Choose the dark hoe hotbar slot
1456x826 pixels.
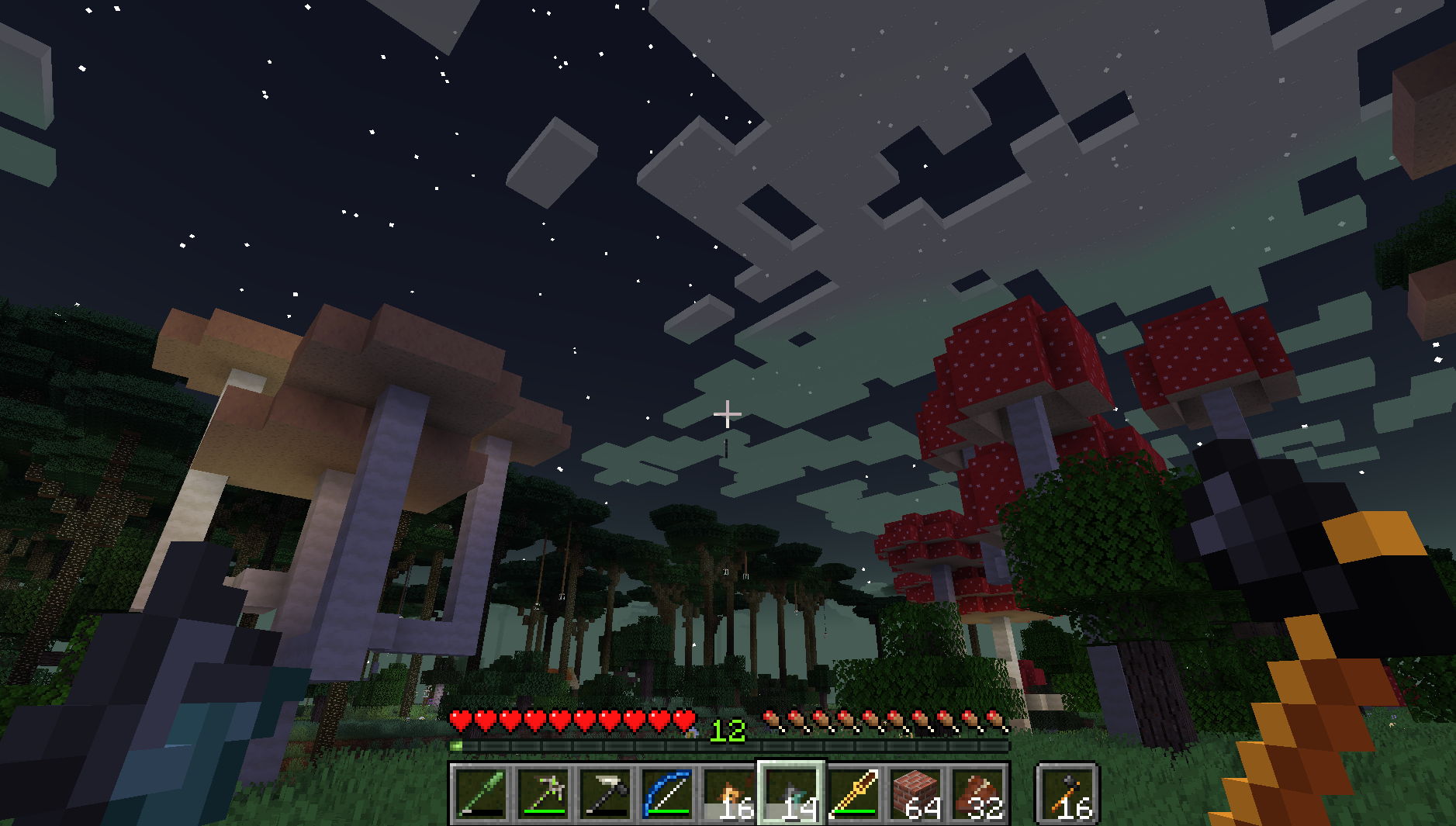tap(605, 793)
